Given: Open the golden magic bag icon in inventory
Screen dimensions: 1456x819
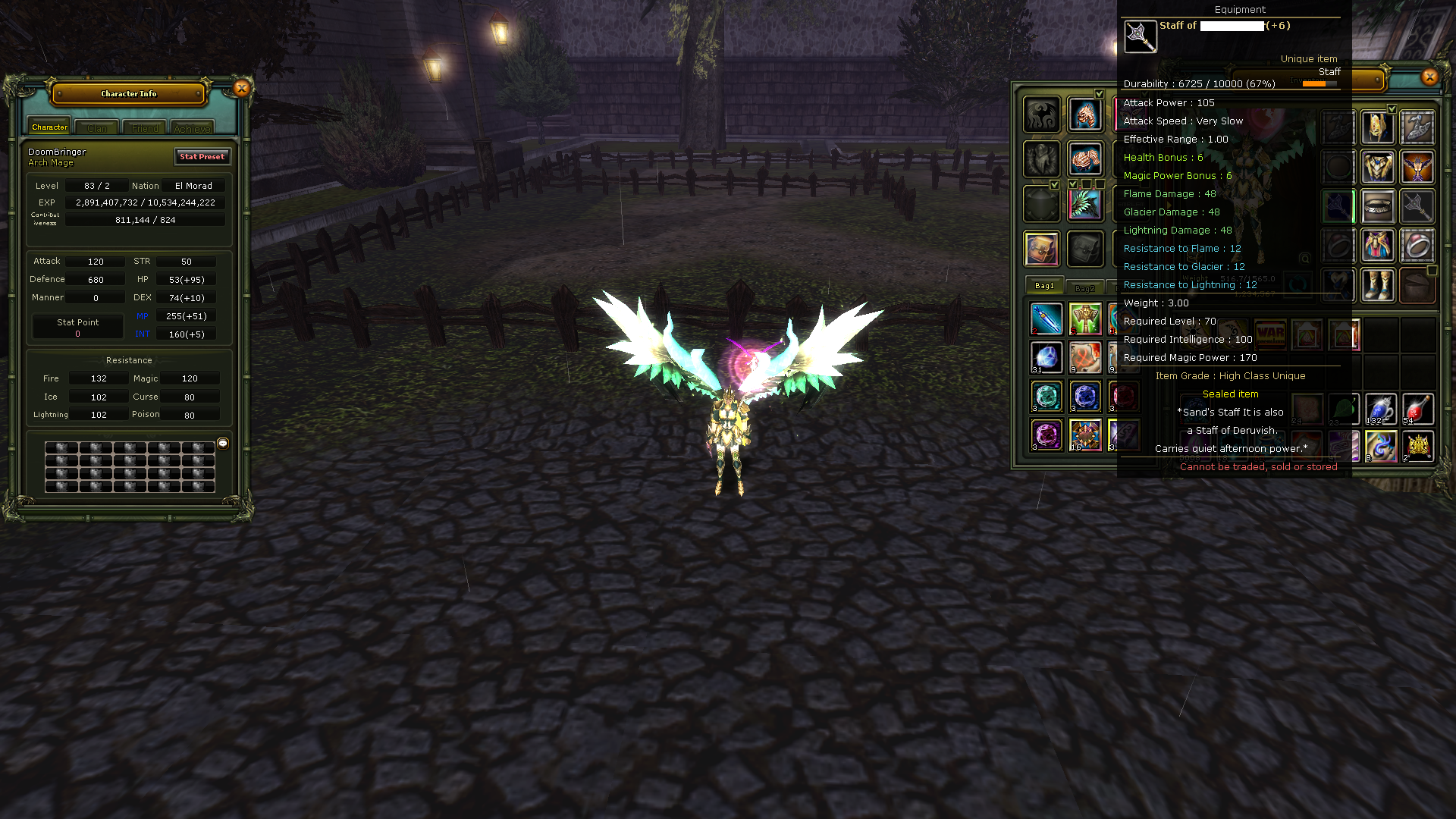Looking at the screenshot, I should (1042, 247).
